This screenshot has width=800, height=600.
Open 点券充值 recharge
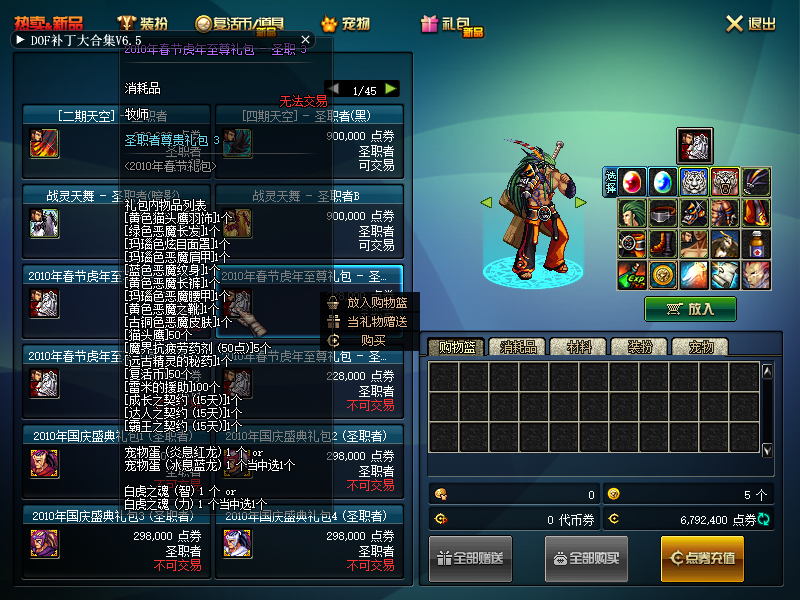pyautogui.click(x=702, y=558)
